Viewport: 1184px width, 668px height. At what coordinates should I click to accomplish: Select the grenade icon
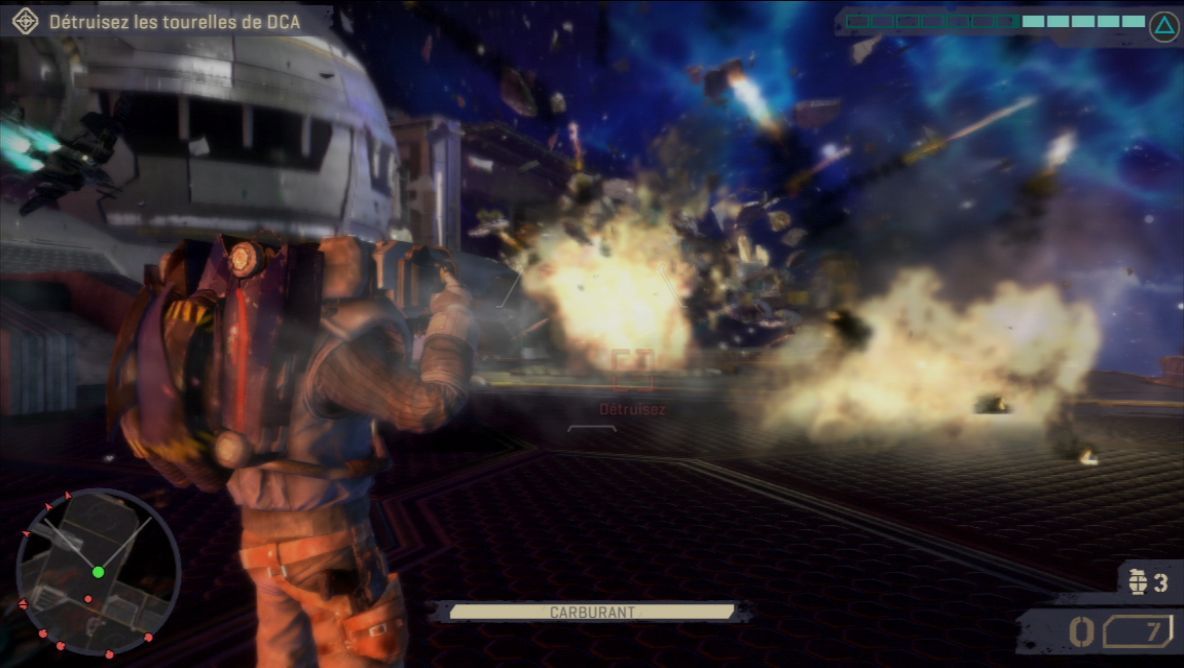[x=1138, y=583]
